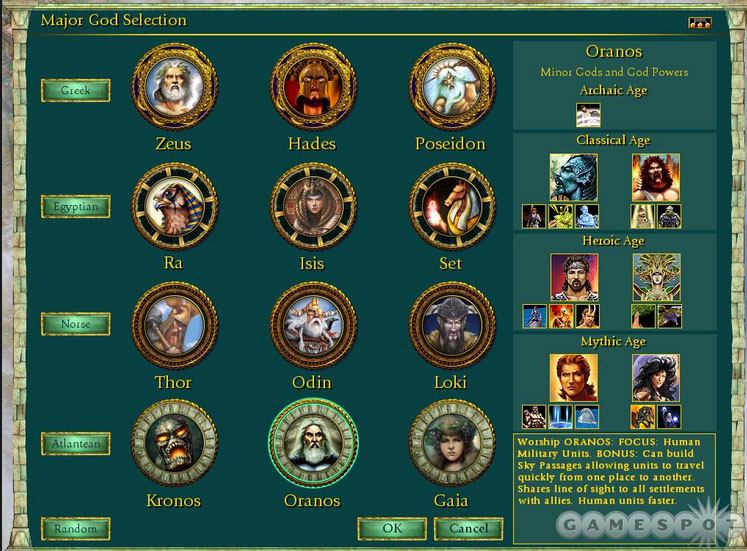Choose the Norse culture button

76,324
